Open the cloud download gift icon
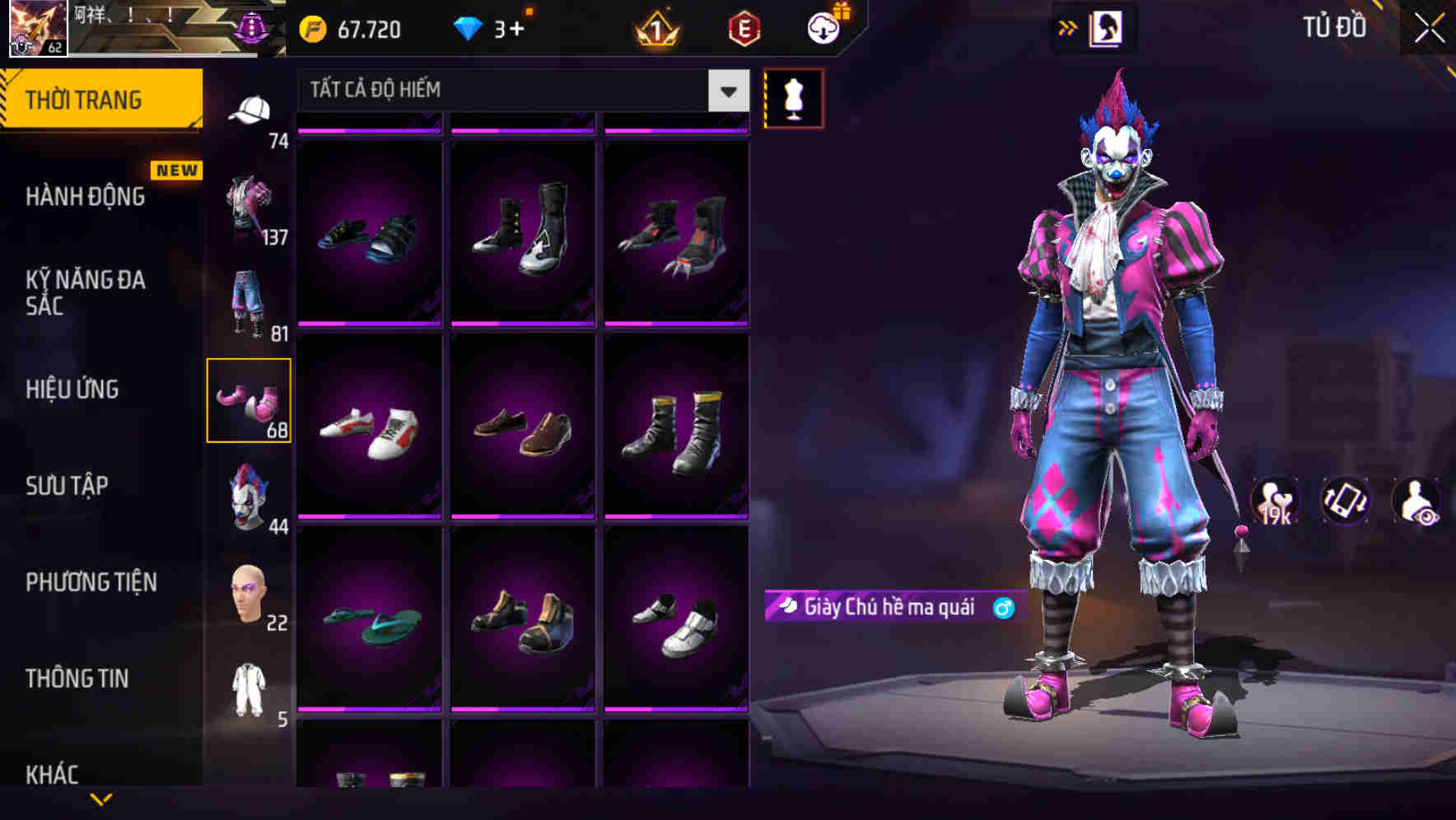1456x820 pixels. pyautogui.click(x=822, y=27)
